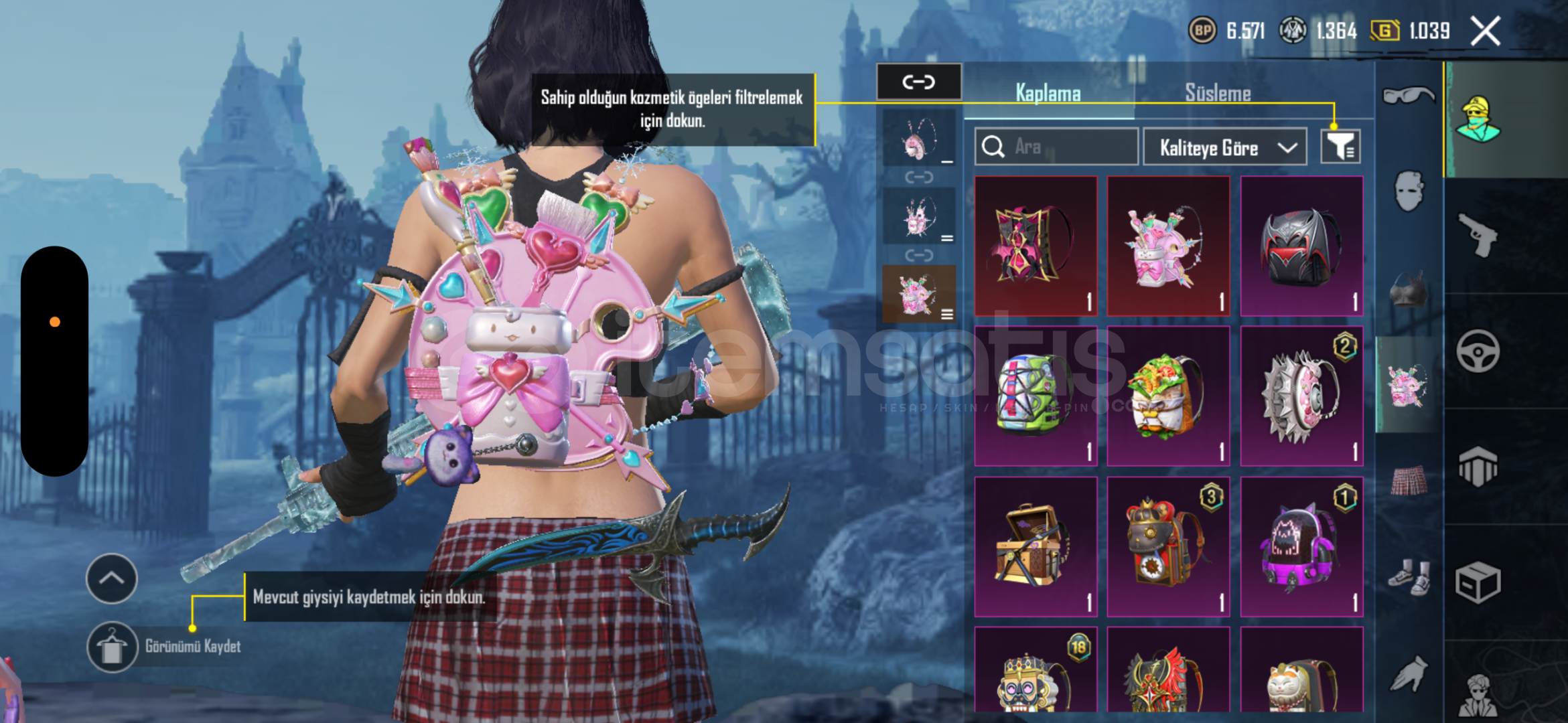Choose the green graffiti backpack skin
The width and height of the screenshot is (1568, 723).
coord(1035,396)
